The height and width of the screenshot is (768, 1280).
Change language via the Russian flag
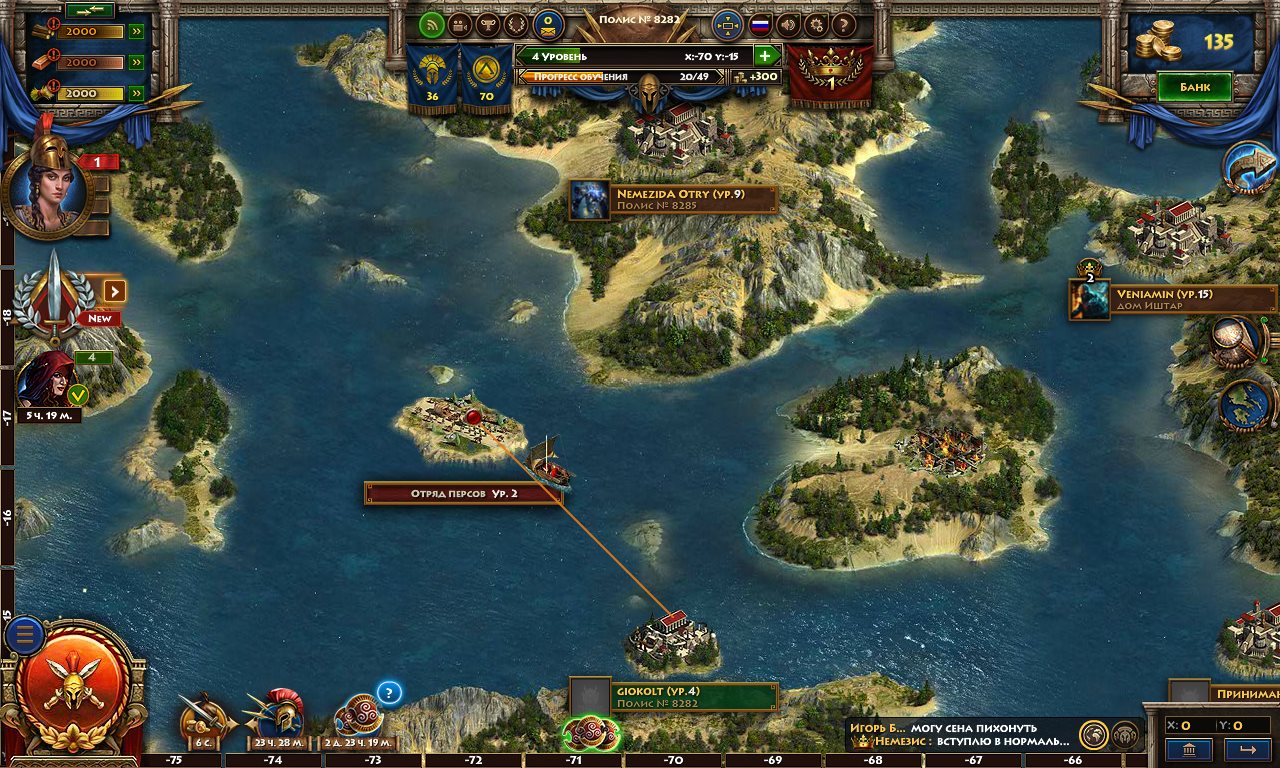(760, 25)
